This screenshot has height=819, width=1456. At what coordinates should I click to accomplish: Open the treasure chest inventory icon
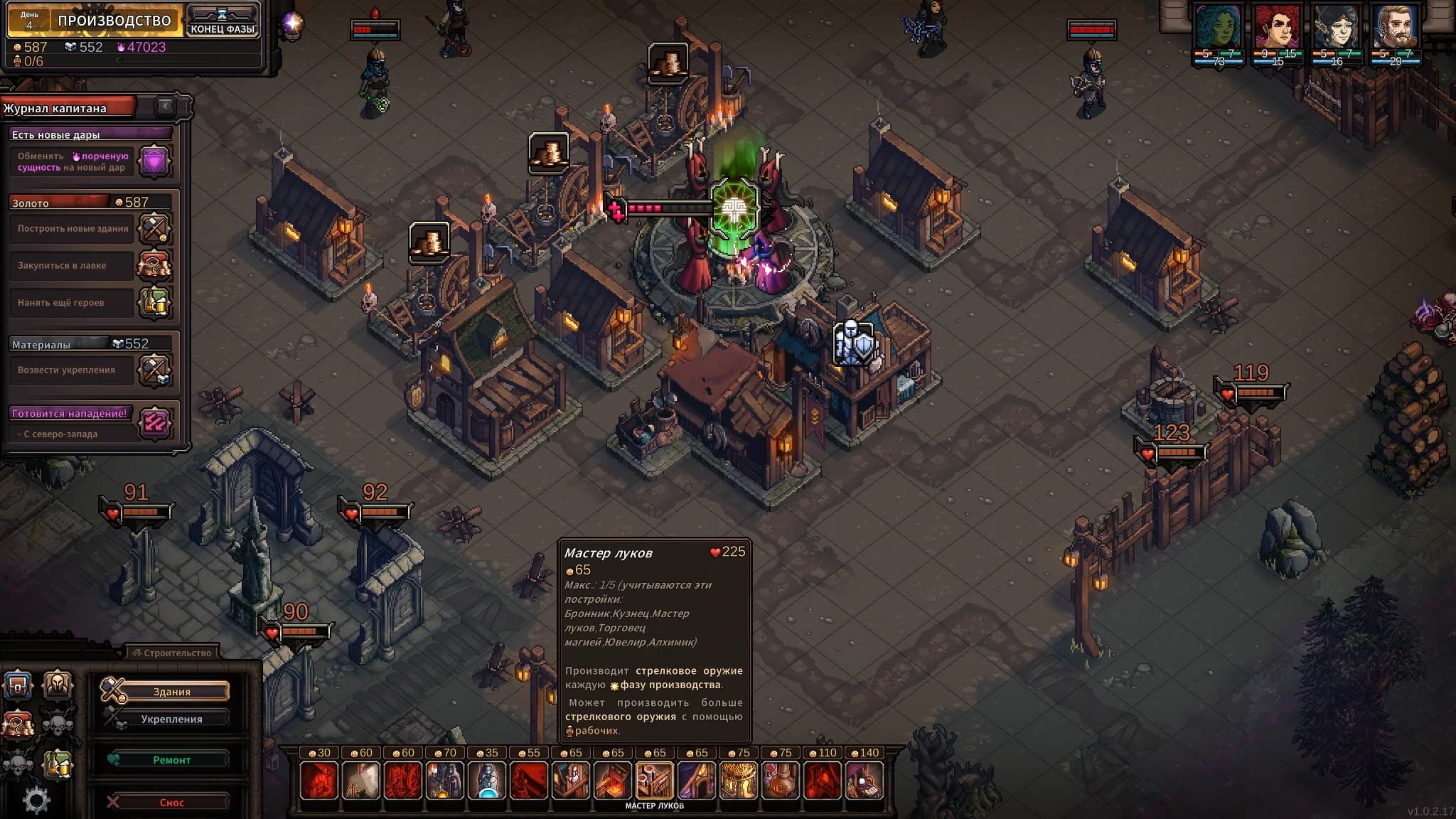coord(18,686)
